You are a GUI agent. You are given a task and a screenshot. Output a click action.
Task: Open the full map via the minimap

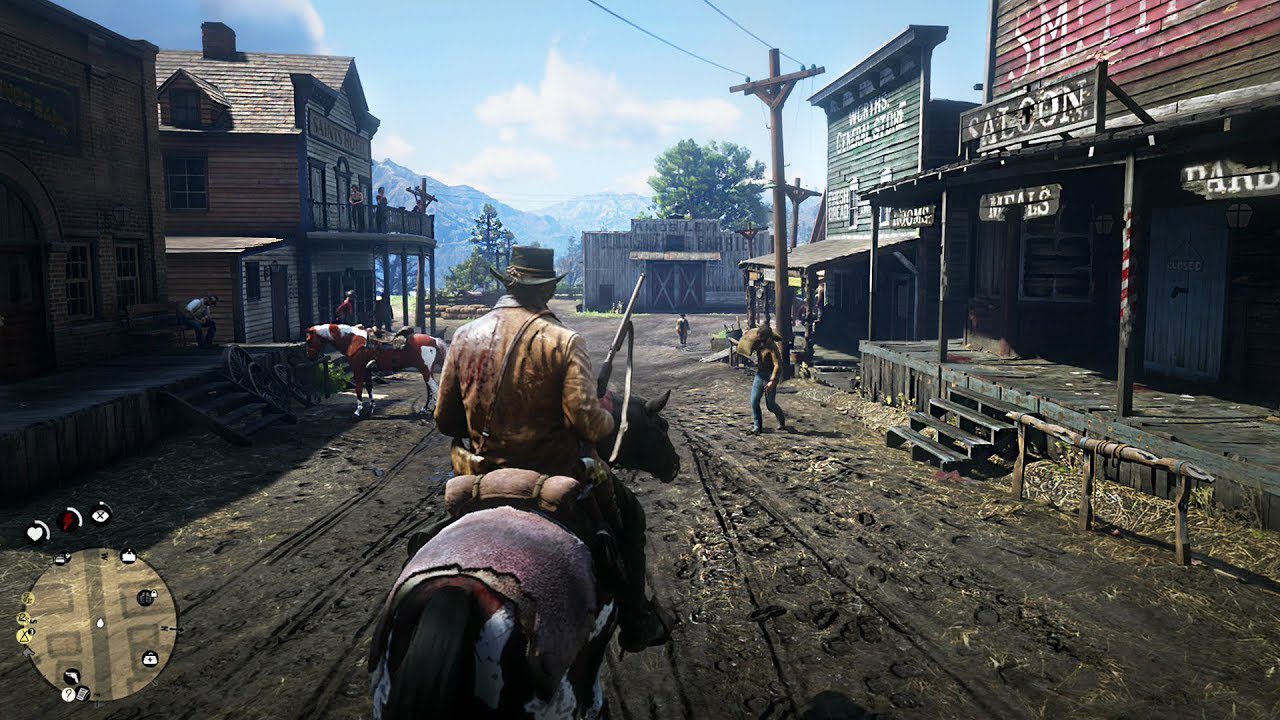click(x=101, y=622)
